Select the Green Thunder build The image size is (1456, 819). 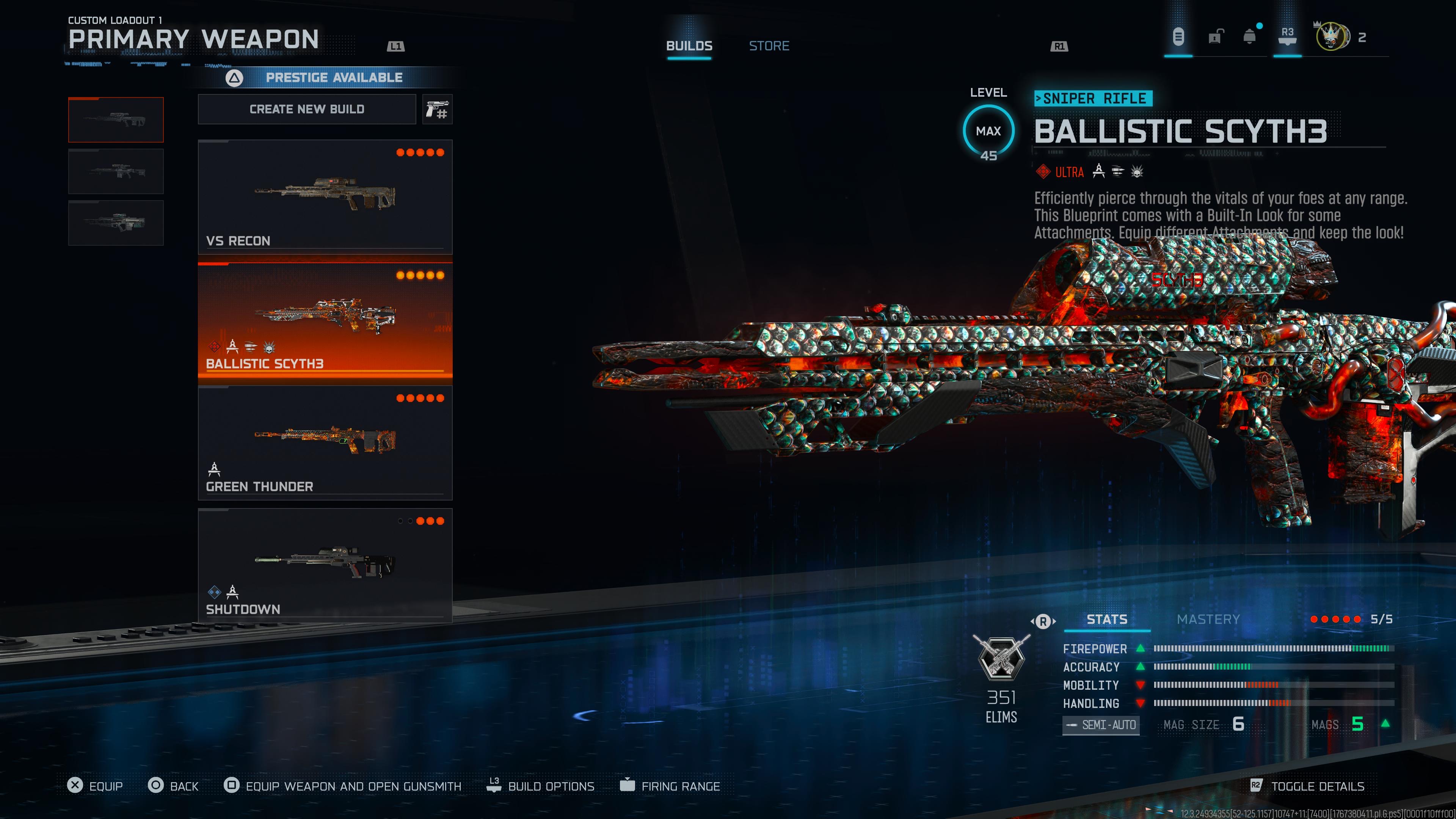pos(325,442)
